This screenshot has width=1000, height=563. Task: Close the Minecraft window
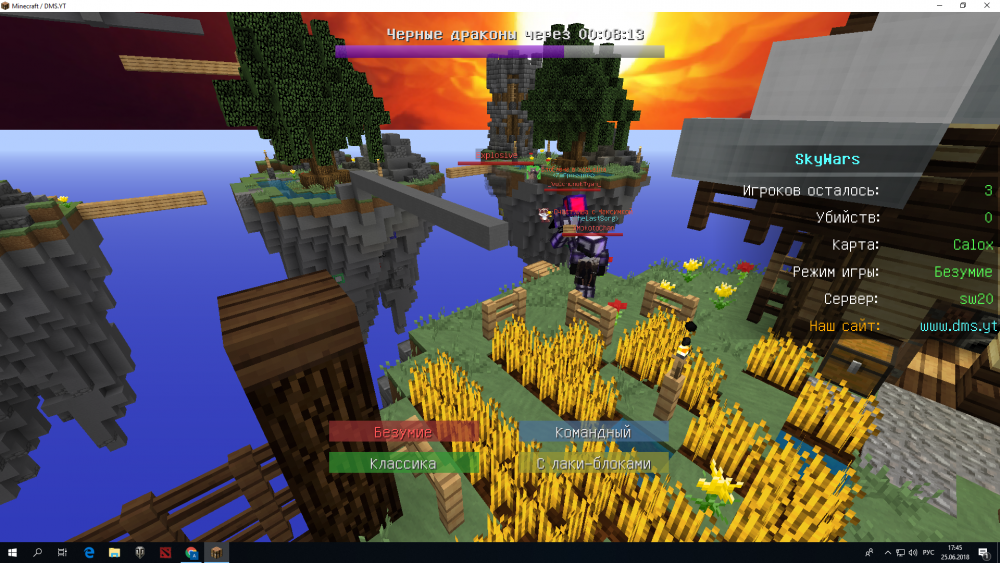pos(988,6)
